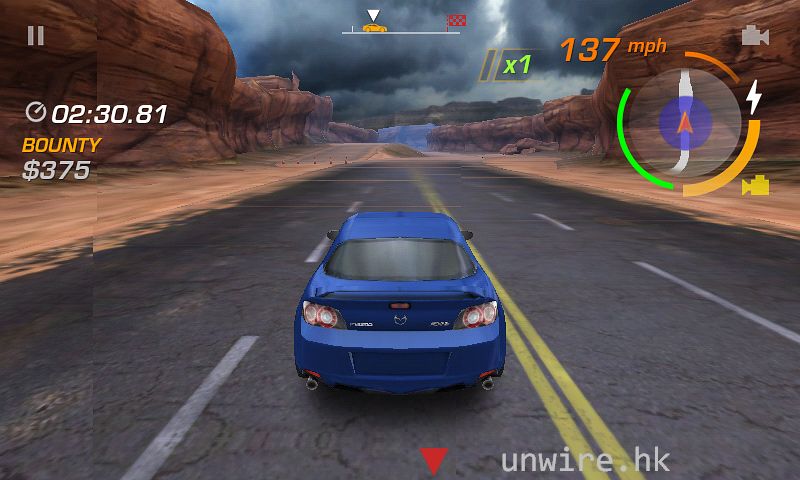Tap the circular minimap
This screenshot has width=800, height=480.
click(686, 122)
